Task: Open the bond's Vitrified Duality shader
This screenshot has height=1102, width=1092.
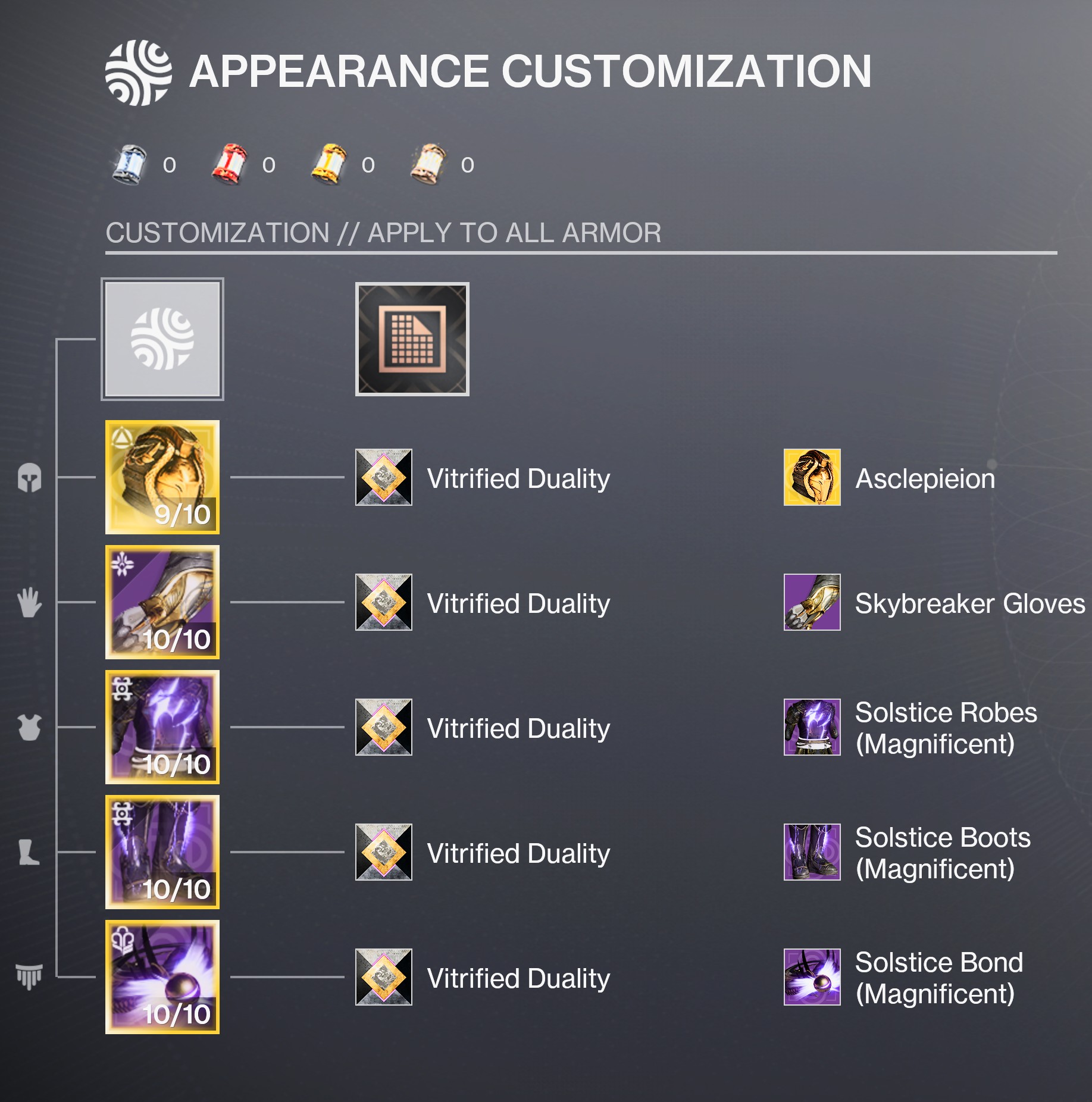Action: coord(384,977)
